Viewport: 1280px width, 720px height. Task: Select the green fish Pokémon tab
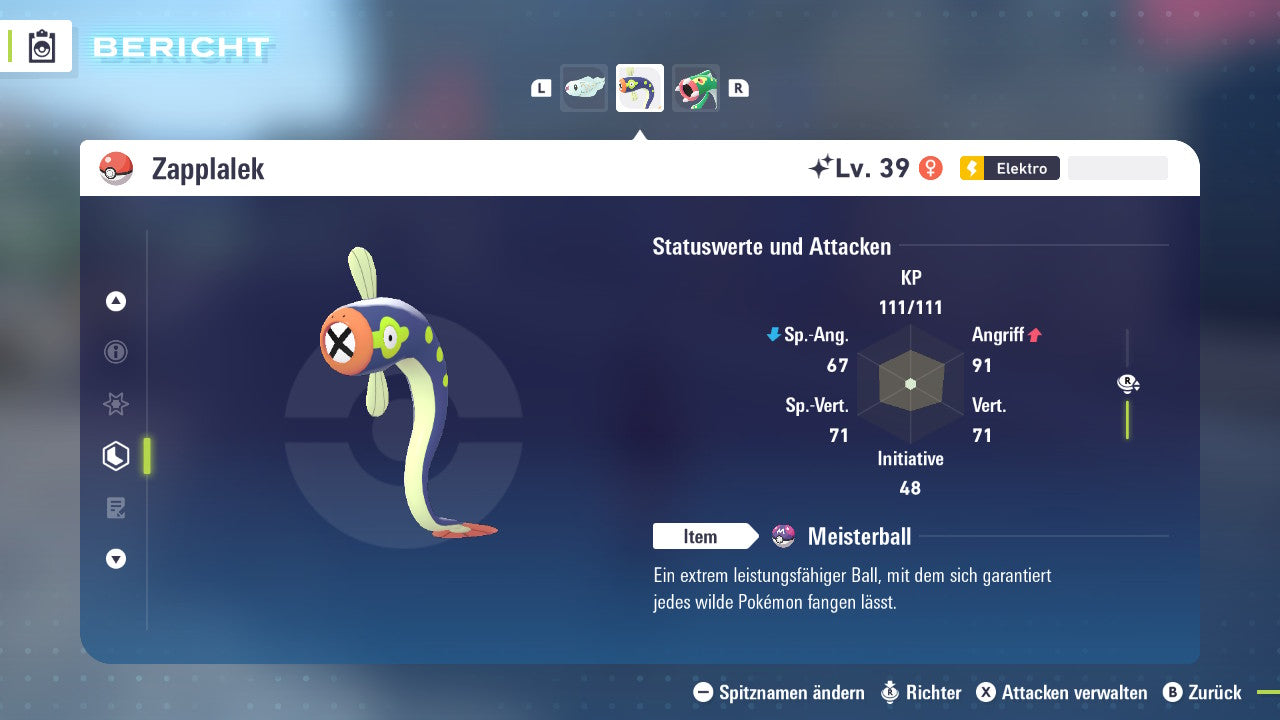(x=695, y=87)
